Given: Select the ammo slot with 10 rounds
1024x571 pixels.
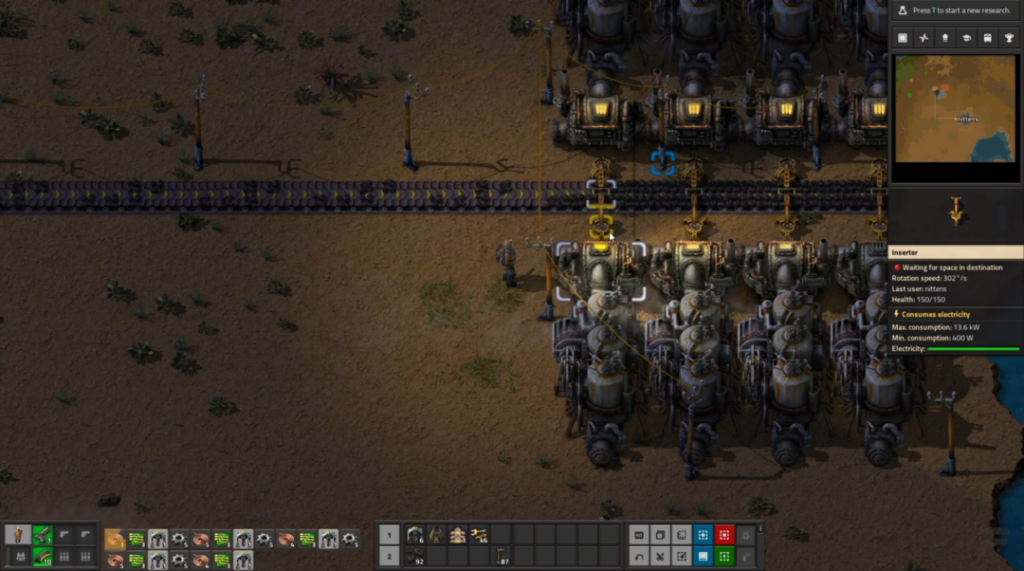Looking at the screenshot, I should pos(41,556).
